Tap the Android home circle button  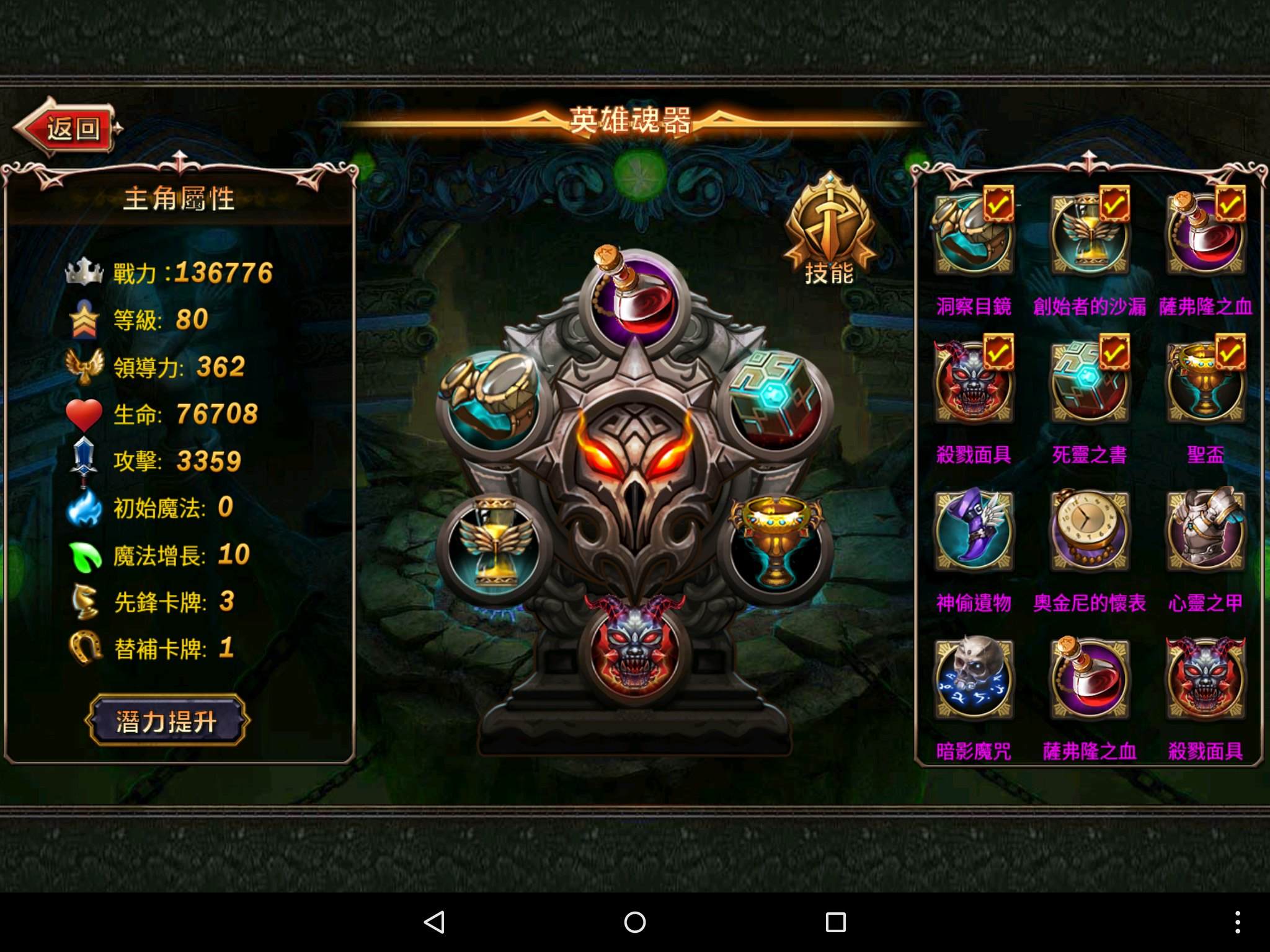click(634, 922)
